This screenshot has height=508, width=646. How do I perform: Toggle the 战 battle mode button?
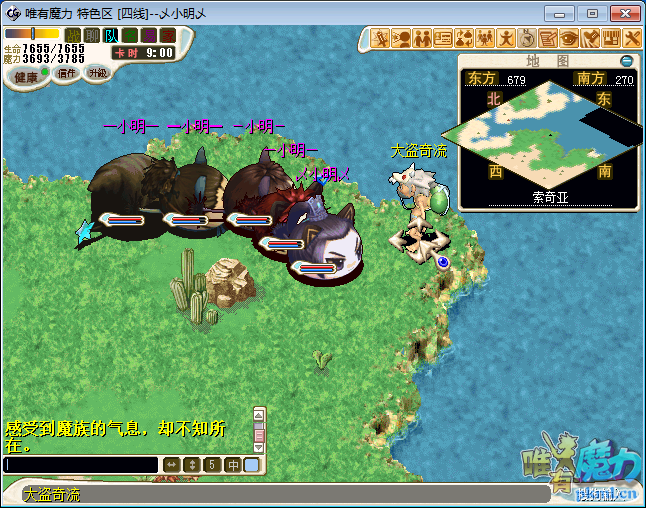(x=72, y=36)
